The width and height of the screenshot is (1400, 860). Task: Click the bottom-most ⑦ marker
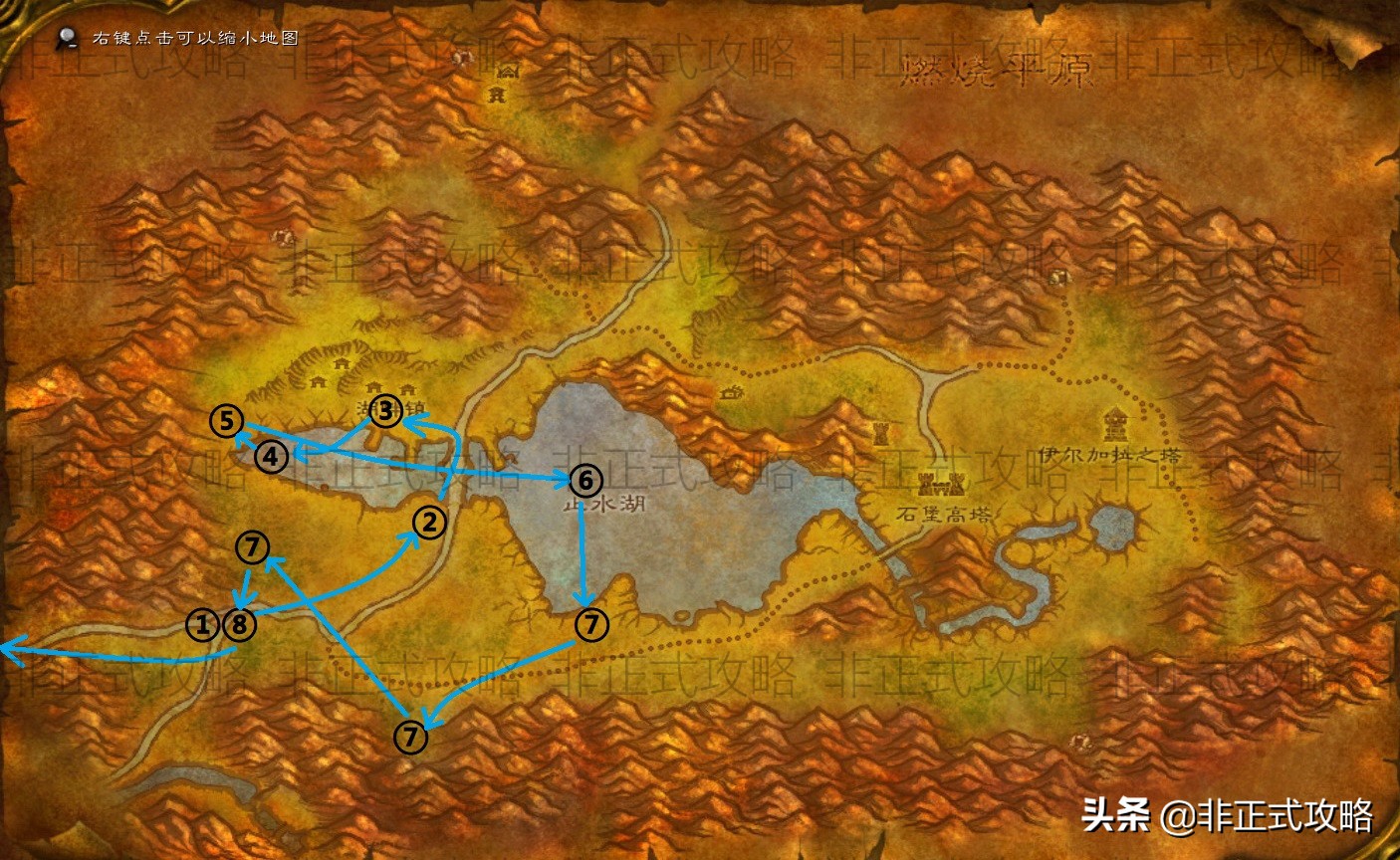click(x=409, y=738)
